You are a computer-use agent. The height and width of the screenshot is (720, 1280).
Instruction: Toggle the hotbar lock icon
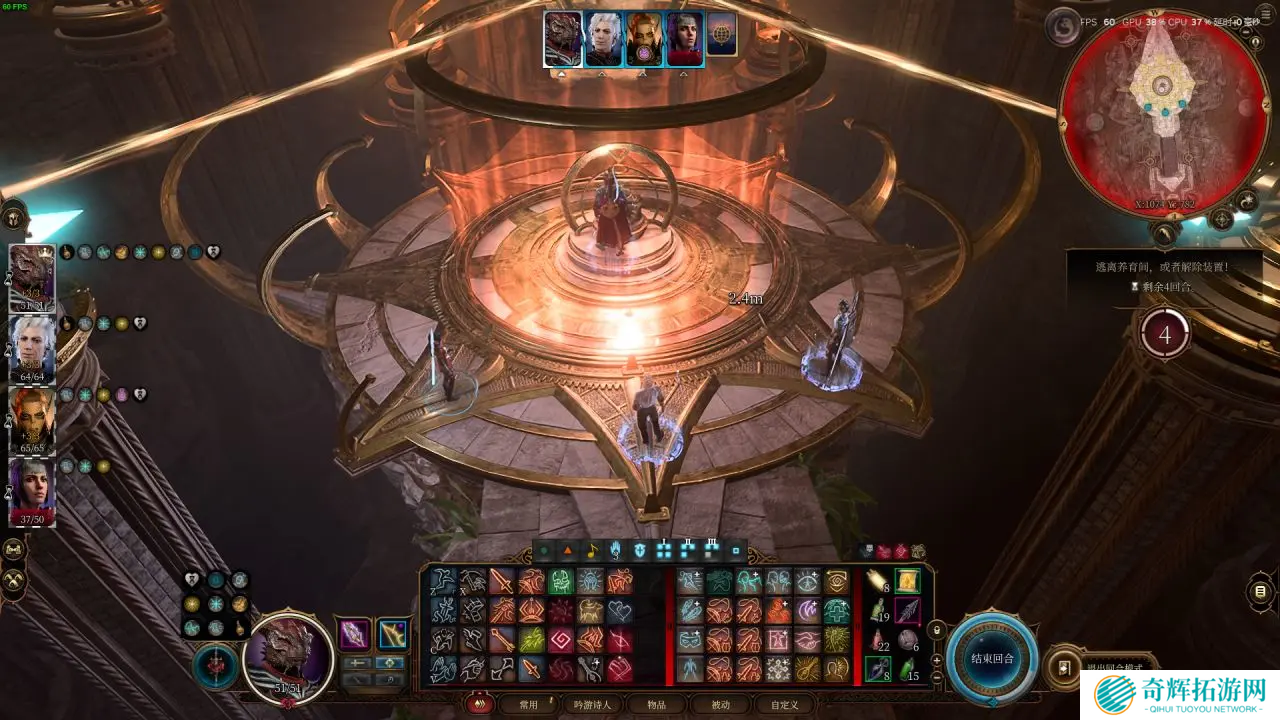point(937,630)
